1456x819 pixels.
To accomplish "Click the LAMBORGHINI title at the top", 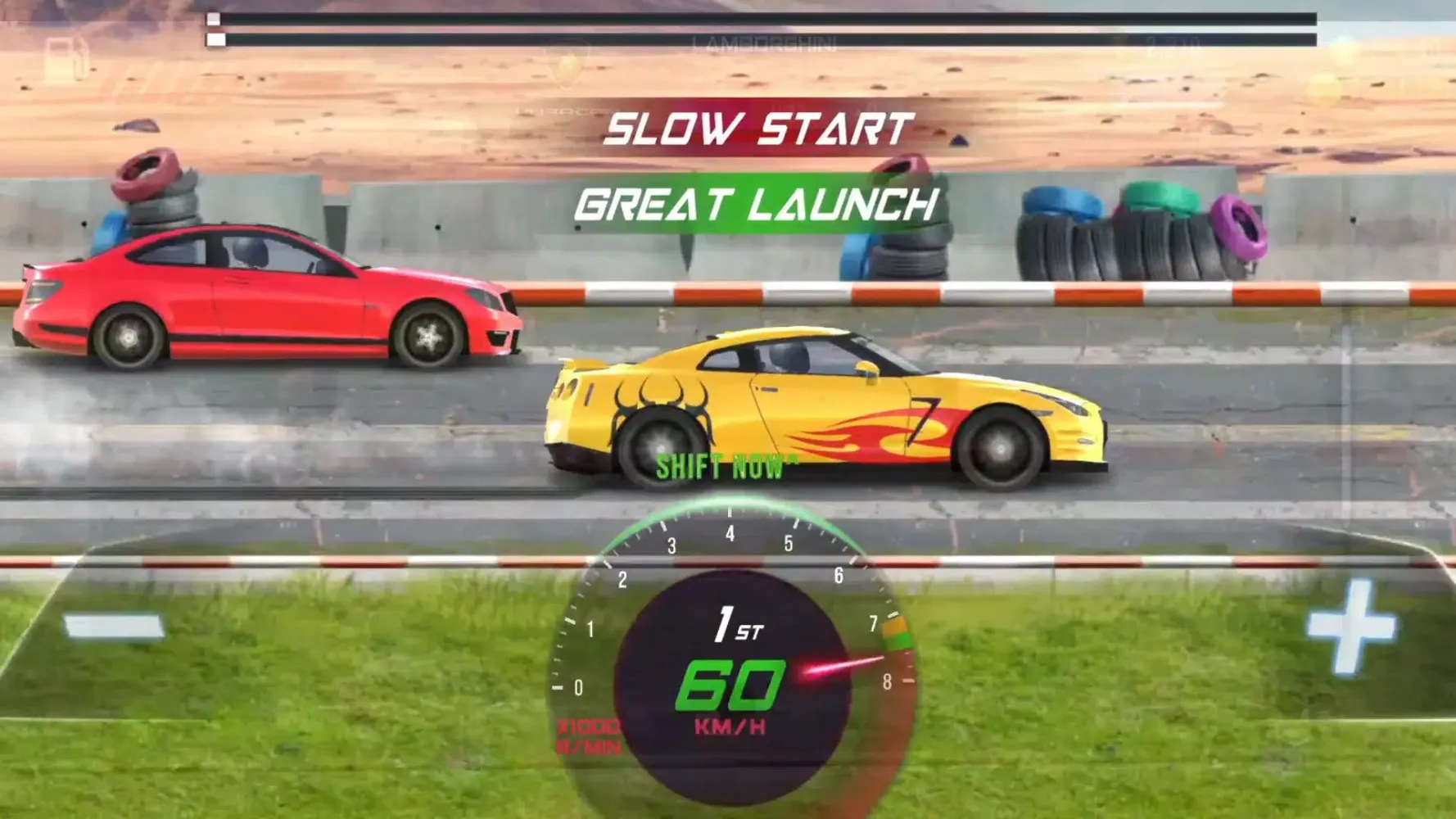I will pyautogui.click(x=766, y=43).
